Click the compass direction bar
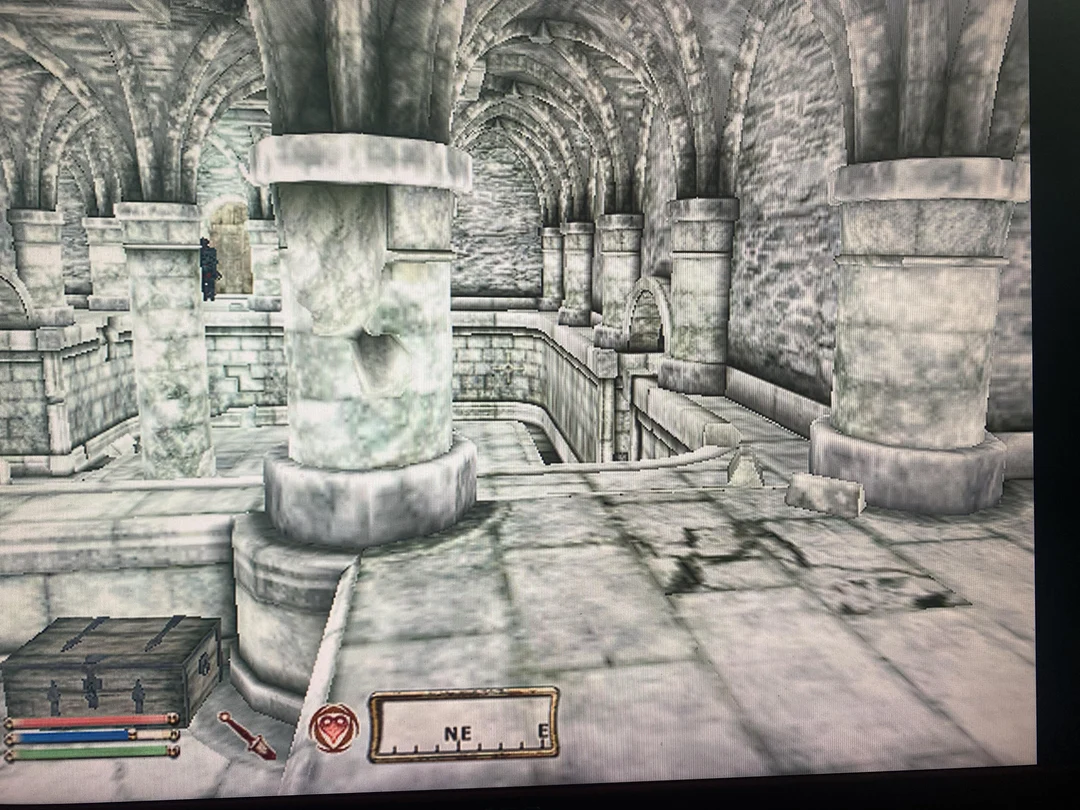 click(x=463, y=725)
